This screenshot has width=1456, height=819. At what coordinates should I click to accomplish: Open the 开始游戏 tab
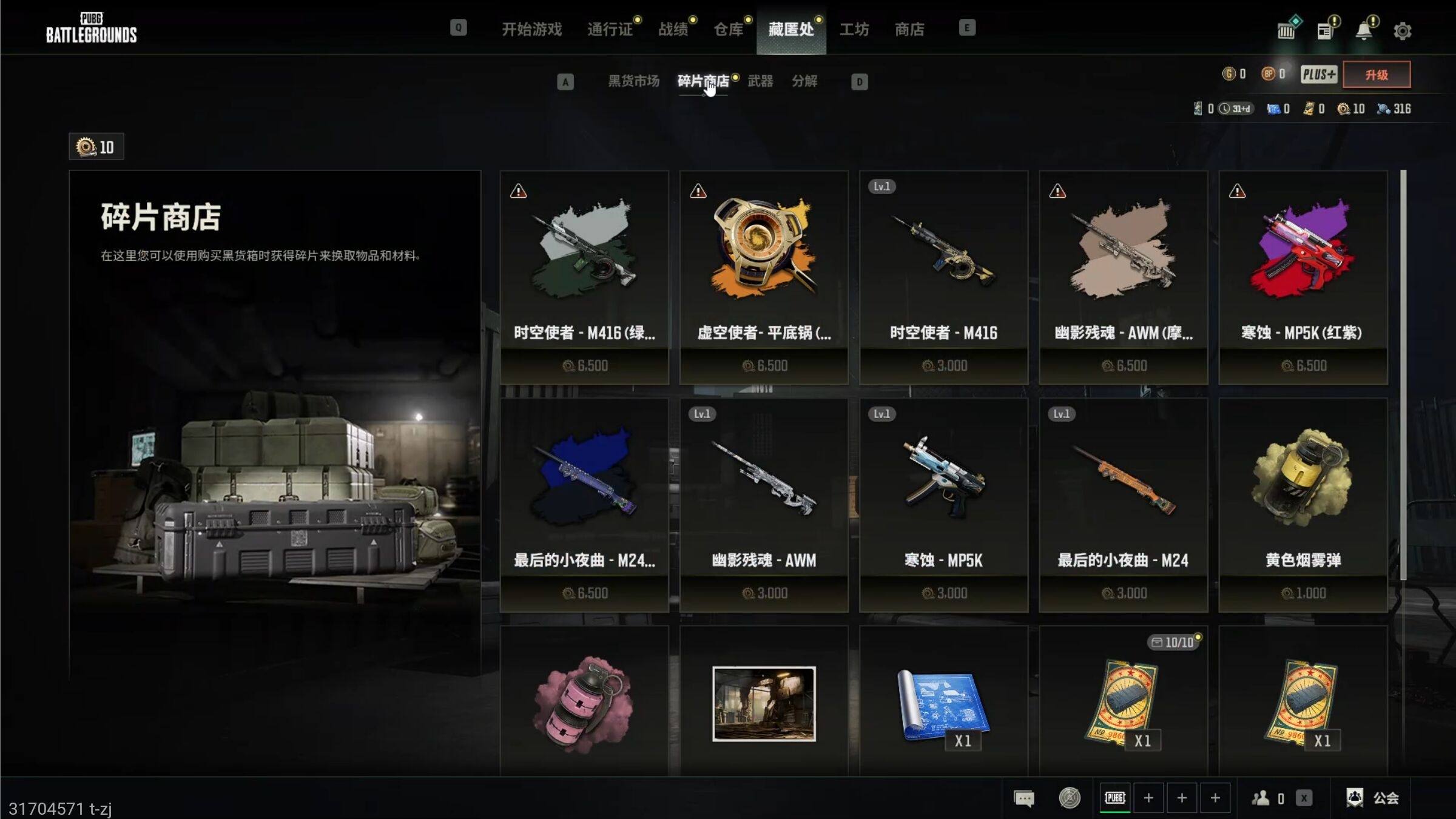coord(531,29)
